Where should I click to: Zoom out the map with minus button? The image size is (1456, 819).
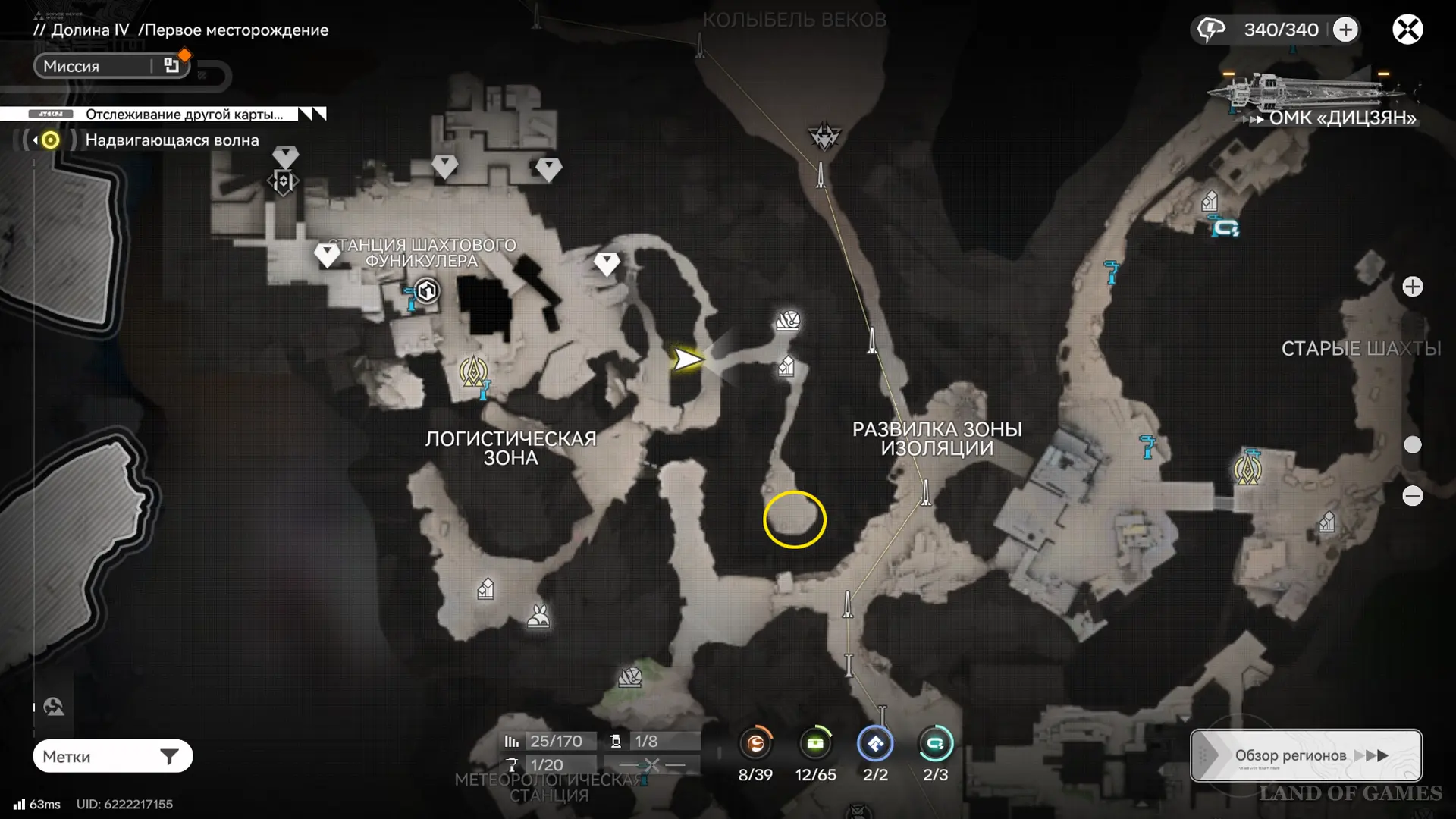pyautogui.click(x=1412, y=496)
